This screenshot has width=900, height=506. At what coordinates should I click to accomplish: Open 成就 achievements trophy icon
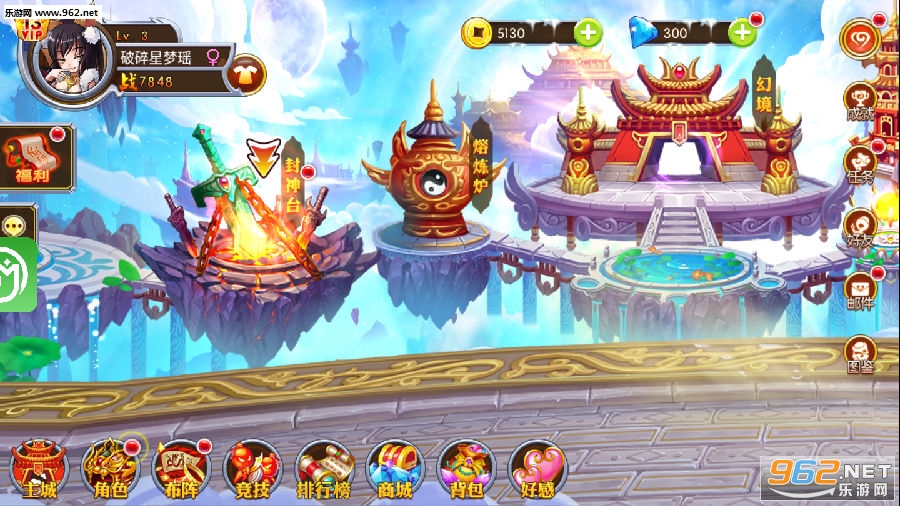pyautogui.click(x=860, y=100)
